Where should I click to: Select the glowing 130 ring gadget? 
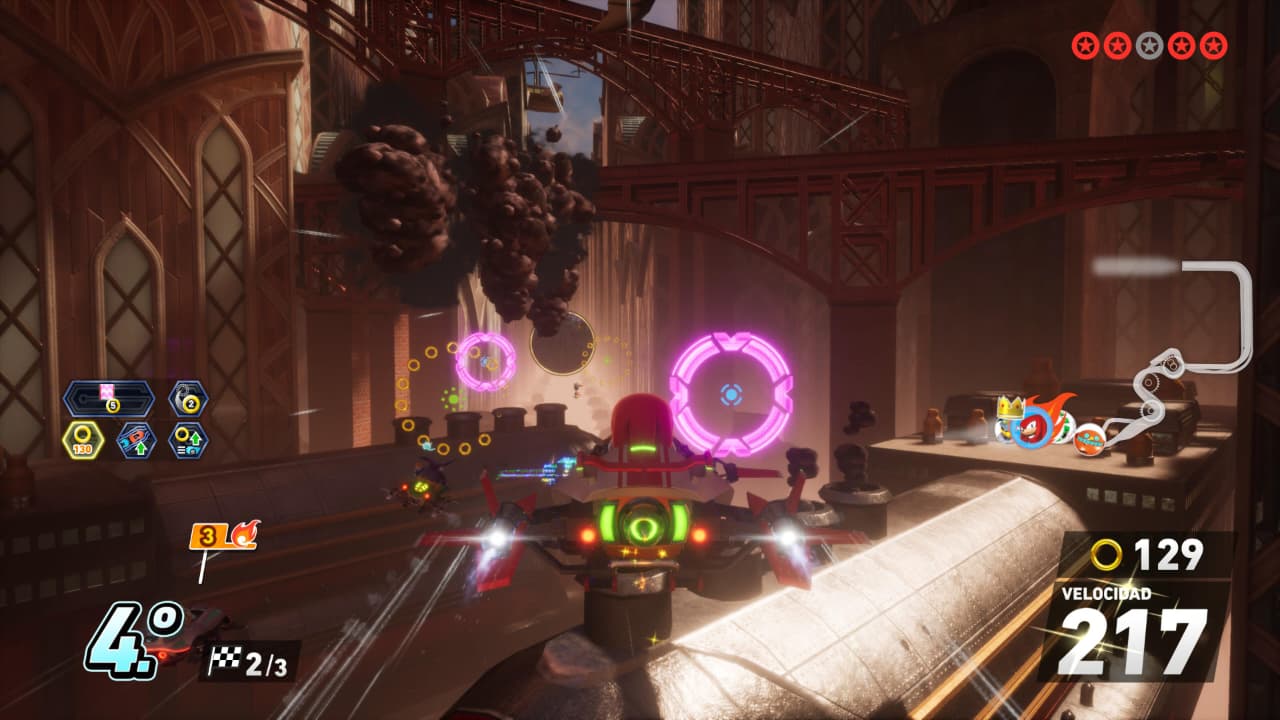[84, 440]
